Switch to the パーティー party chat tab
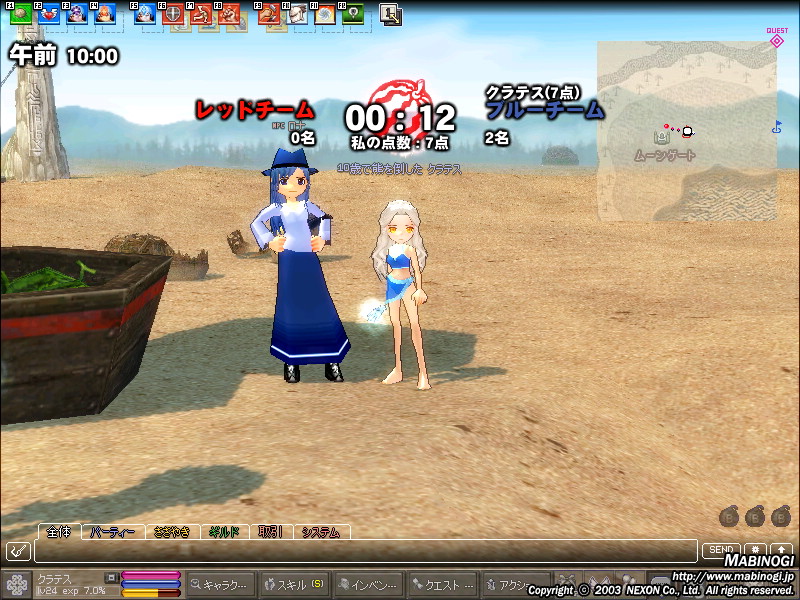Image resolution: width=800 pixels, height=600 pixels. pyautogui.click(x=112, y=532)
